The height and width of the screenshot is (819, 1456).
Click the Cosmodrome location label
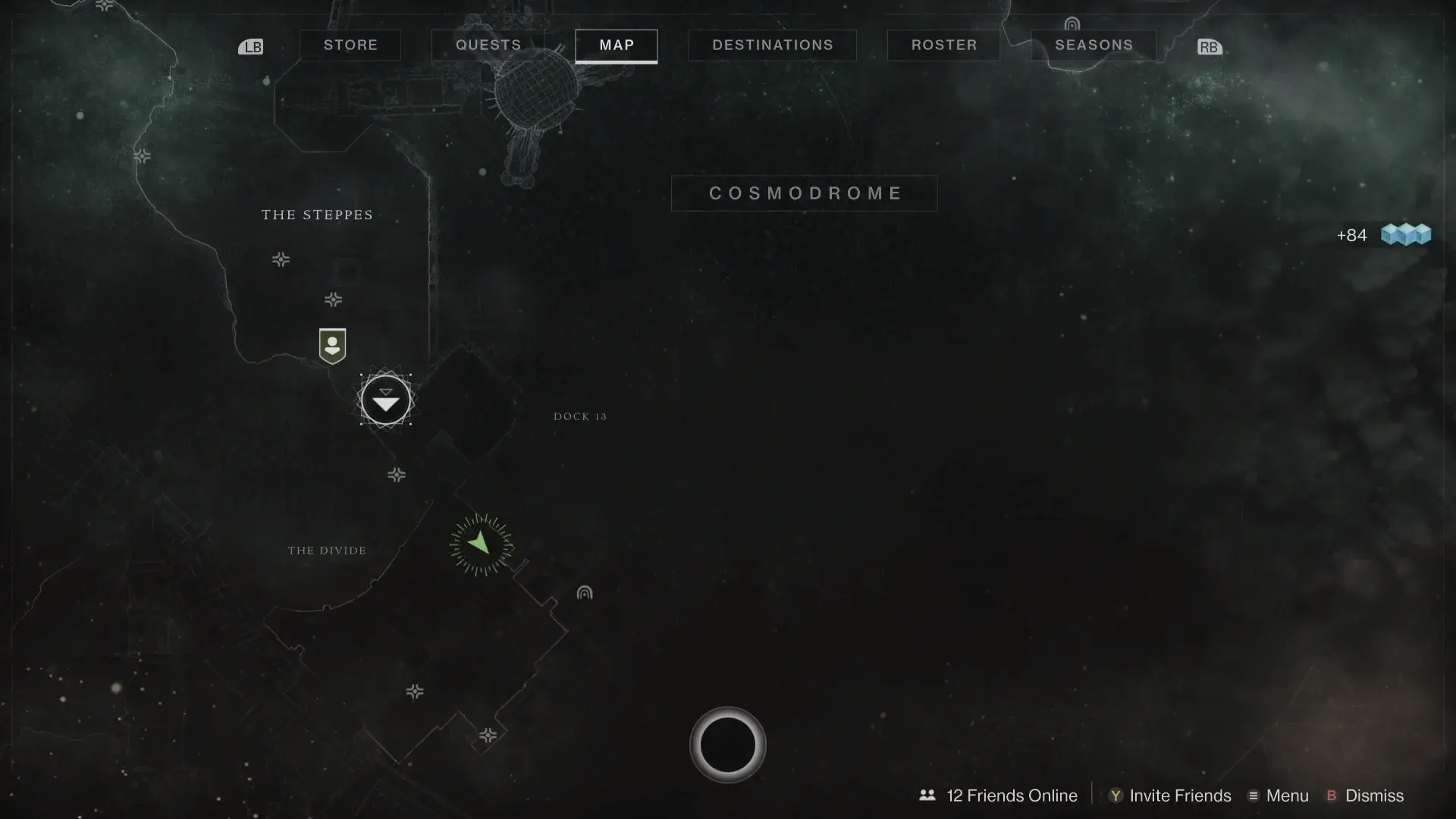pyautogui.click(x=805, y=193)
